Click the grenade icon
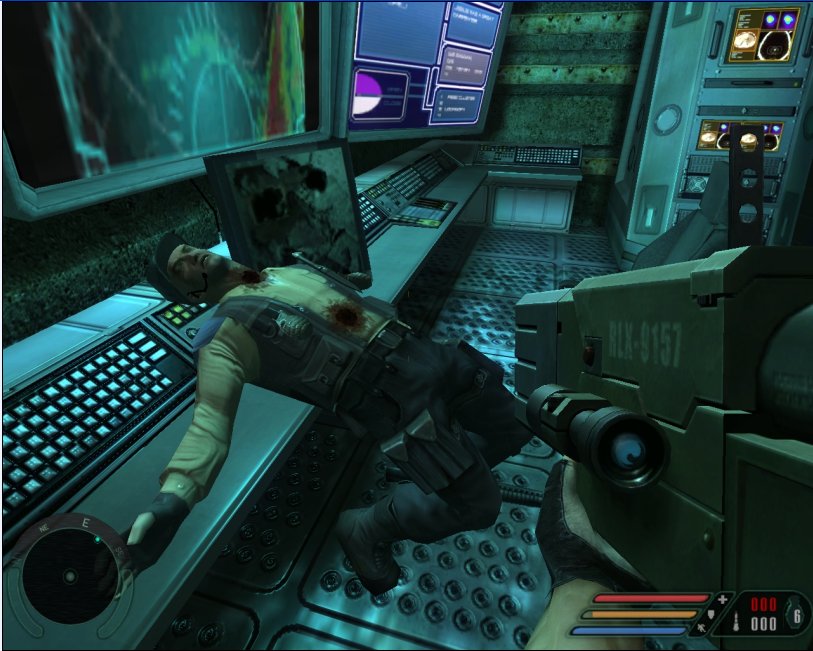 tap(797, 616)
